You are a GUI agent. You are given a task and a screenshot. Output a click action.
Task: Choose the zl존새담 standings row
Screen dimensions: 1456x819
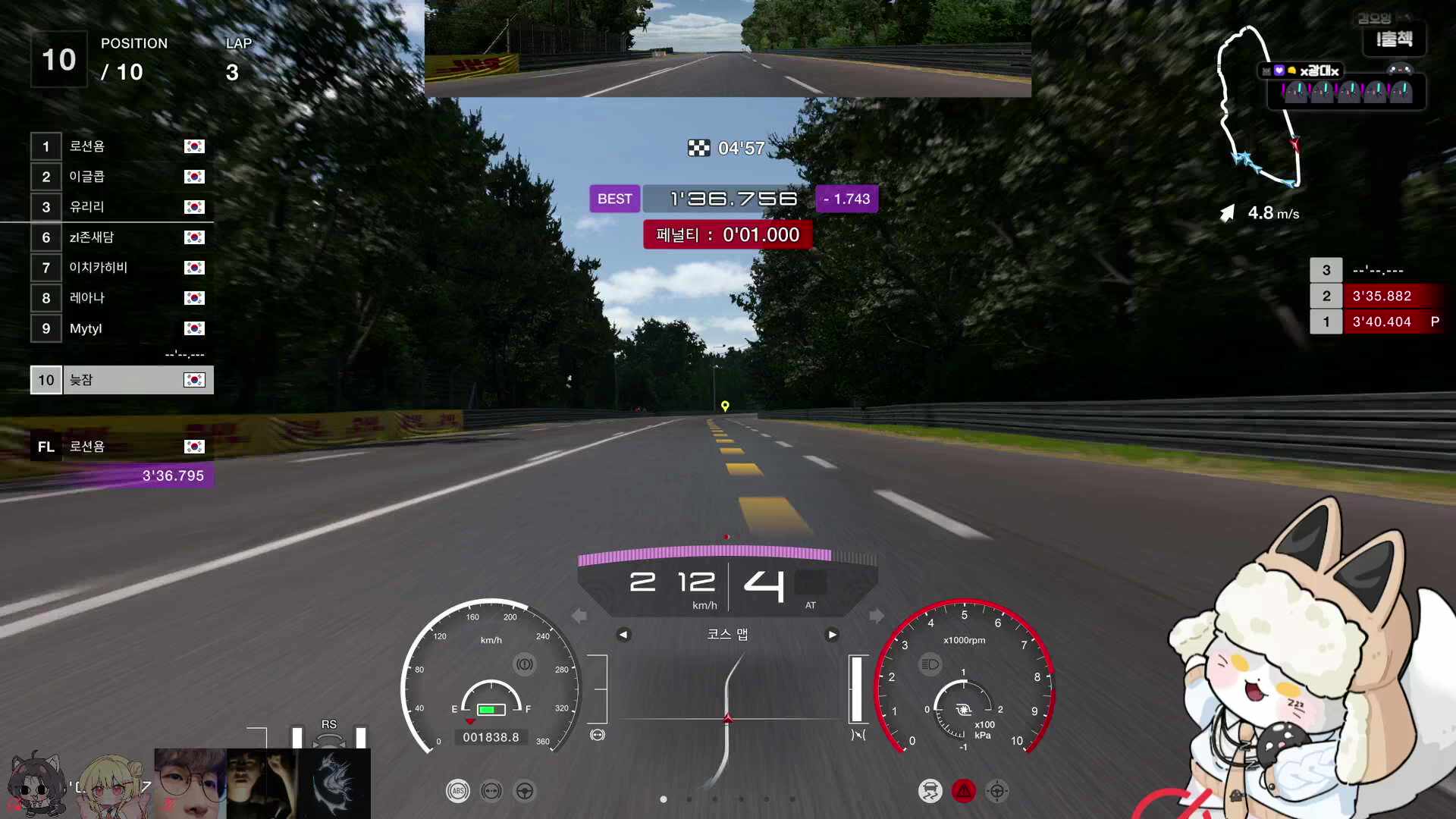[x=121, y=237]
